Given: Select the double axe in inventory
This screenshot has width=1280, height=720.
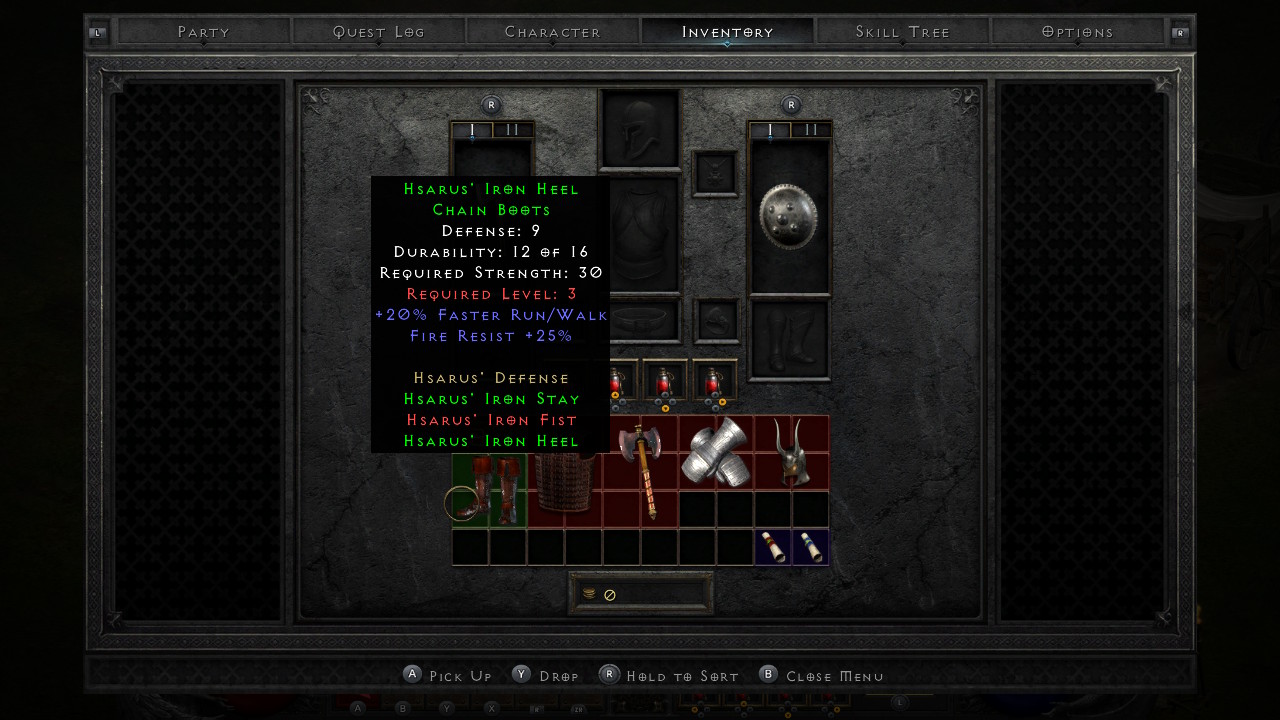Looking at the screenshot, I should (640, 470).
